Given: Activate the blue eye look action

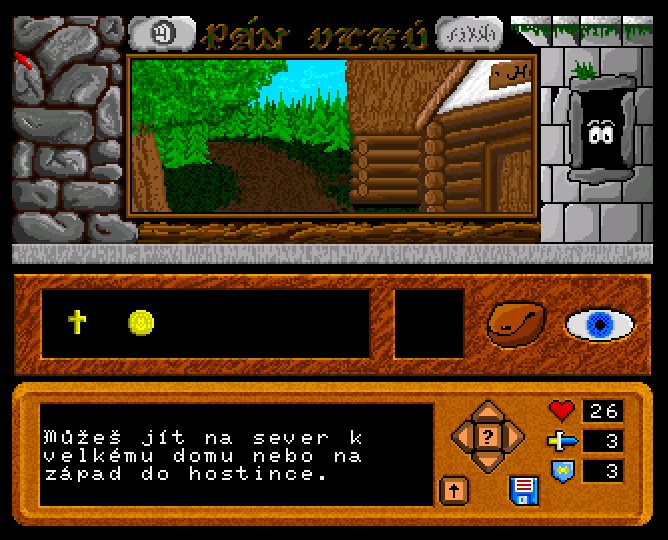Looking at the screenshot, I should pyautogui.click(x=600, y=324).
